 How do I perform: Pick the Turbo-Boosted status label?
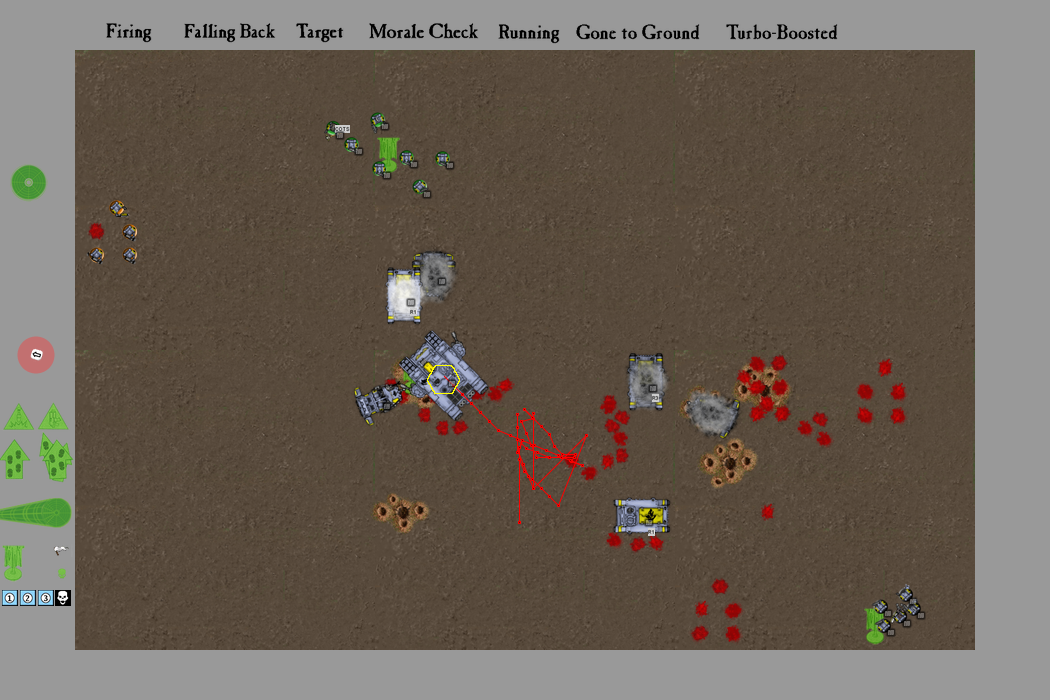click(x=781, y=32)
